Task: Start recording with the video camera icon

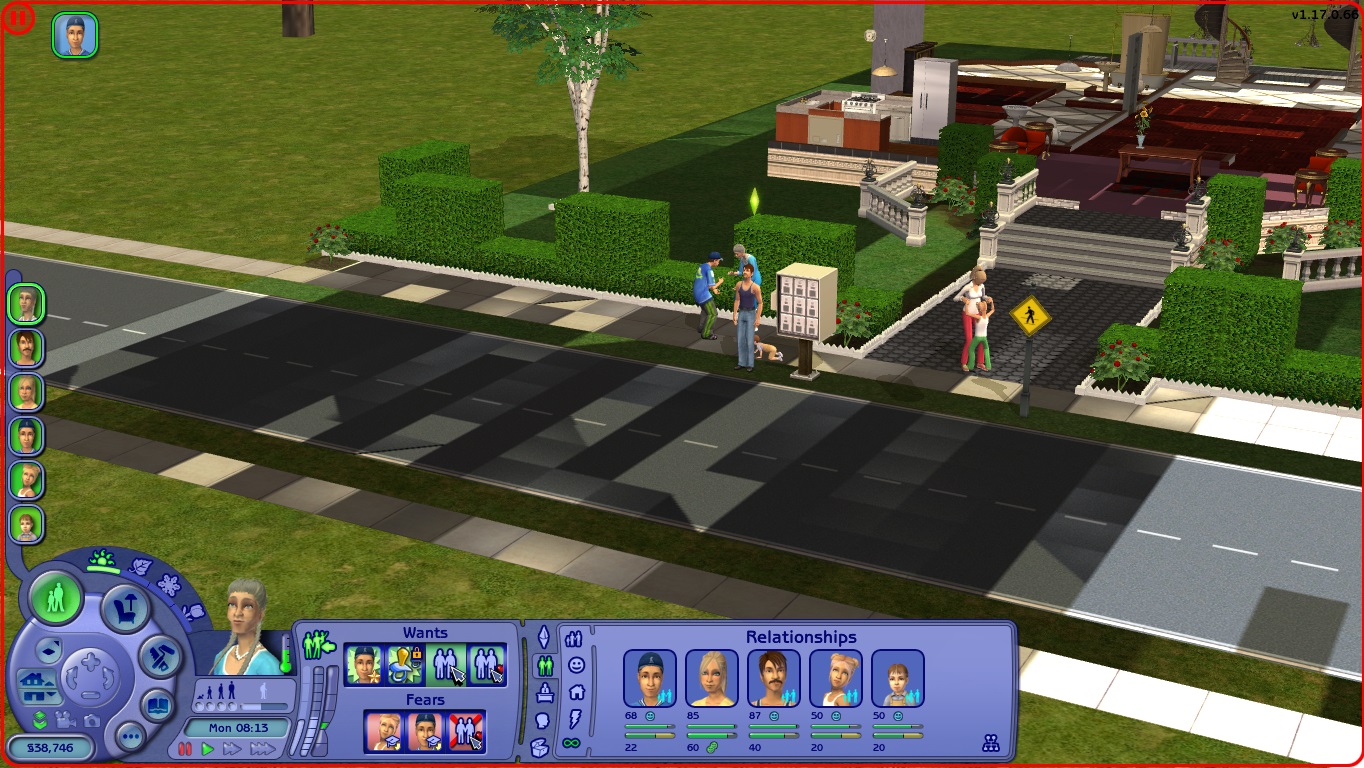Action: tap(65, 720)
